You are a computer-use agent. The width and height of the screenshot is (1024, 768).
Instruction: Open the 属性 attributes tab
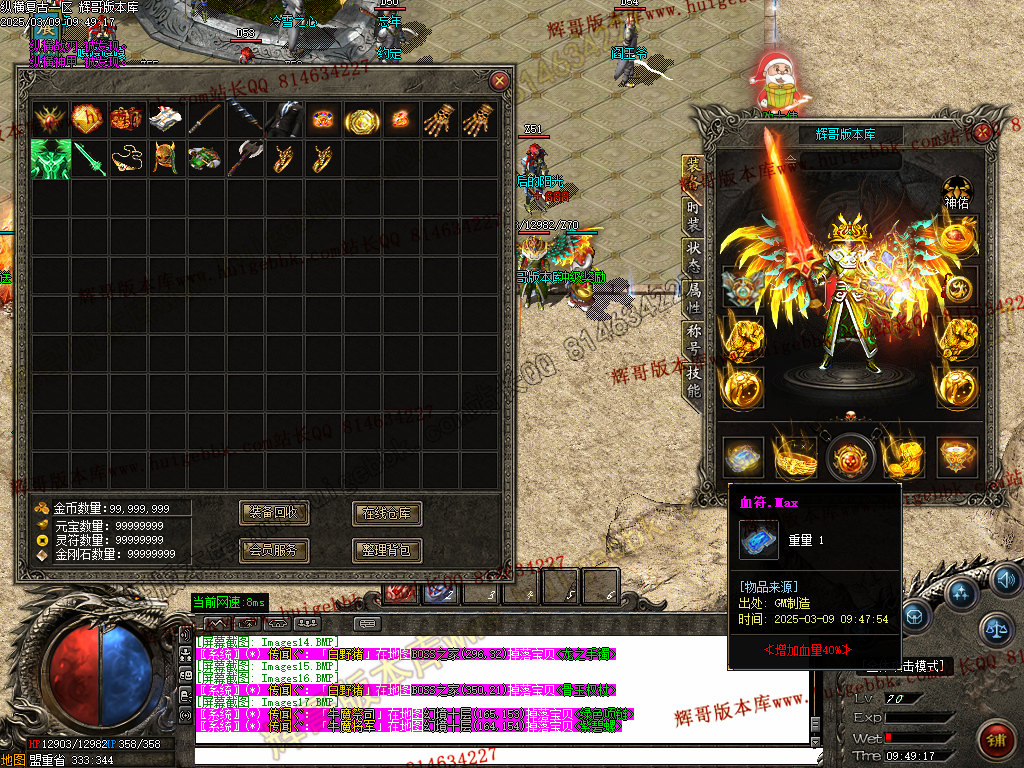[693, 298]
